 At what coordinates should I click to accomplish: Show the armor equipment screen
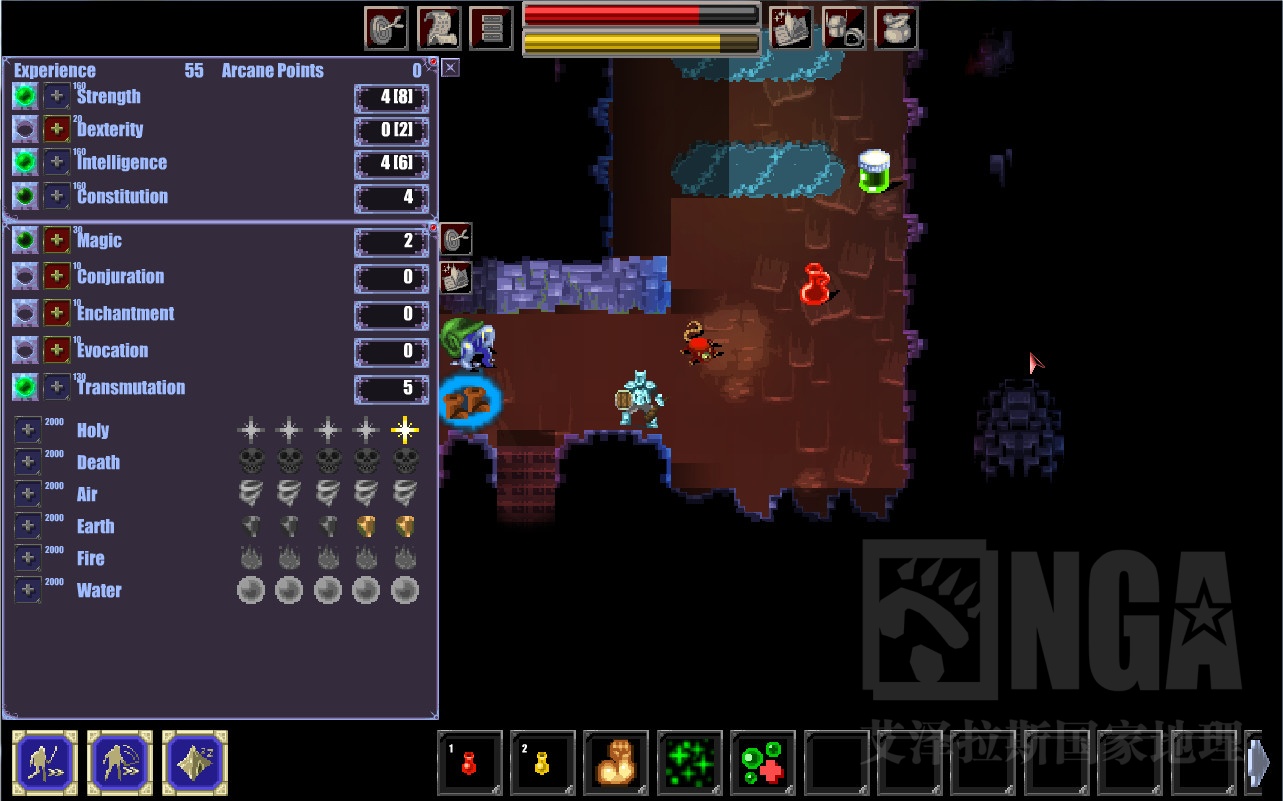[843, 28]
